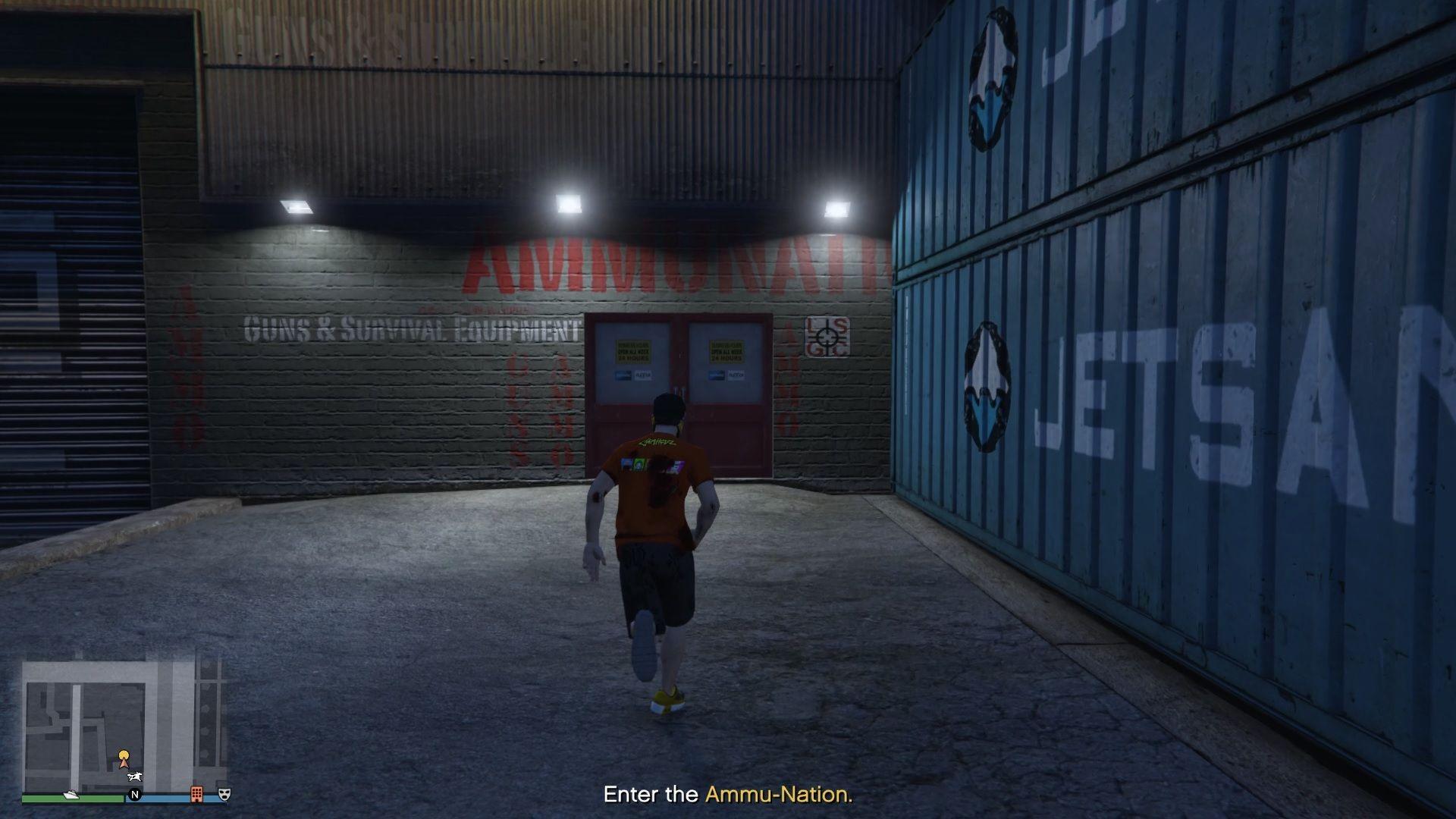Click the credit card sticker on the right door

pos(727,375)
